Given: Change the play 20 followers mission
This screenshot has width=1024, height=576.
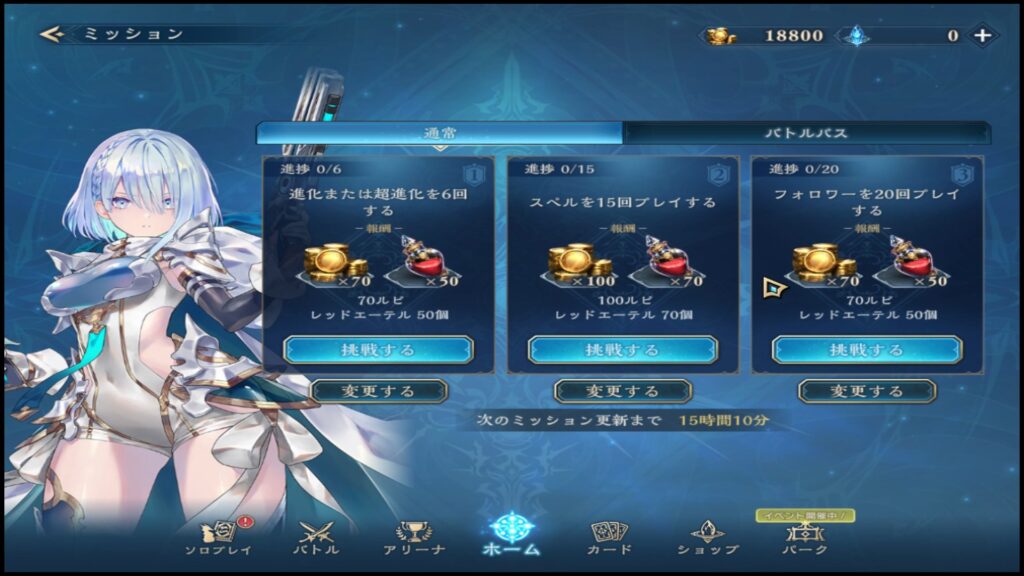Looking at the screenshot, I should click(x=866, y=391).
